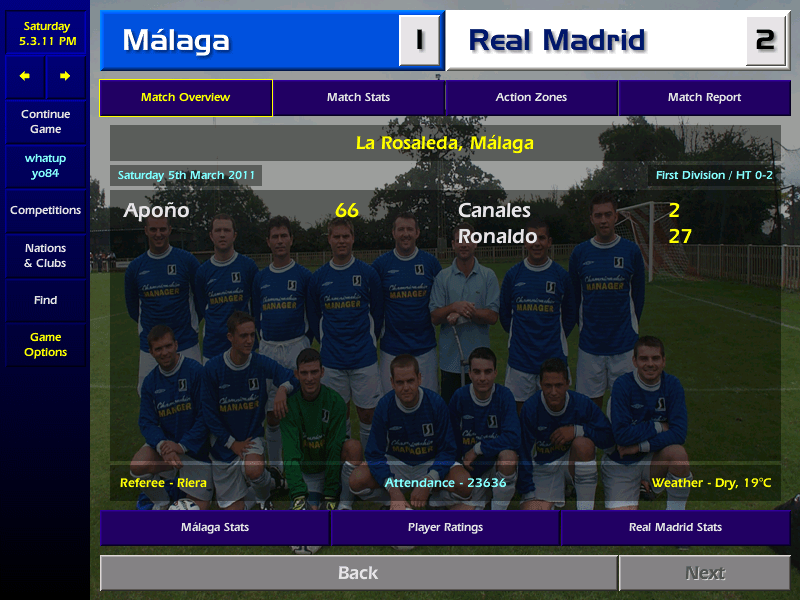Select goalscorer Ronaldo

(497, 237)
